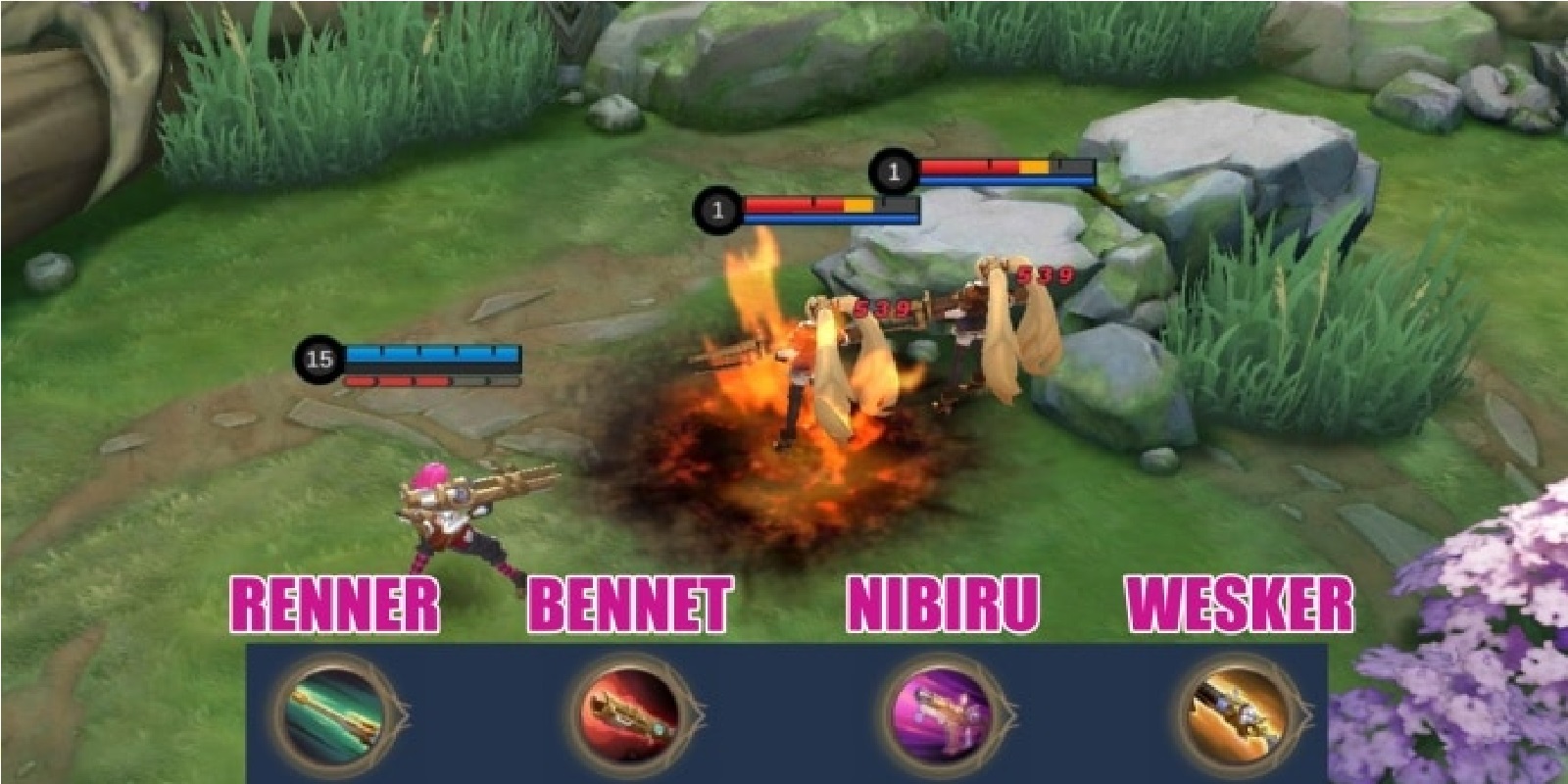Click the level 1 badge on the left enemy bar
1568x784 pixels.
pos(719,208)
